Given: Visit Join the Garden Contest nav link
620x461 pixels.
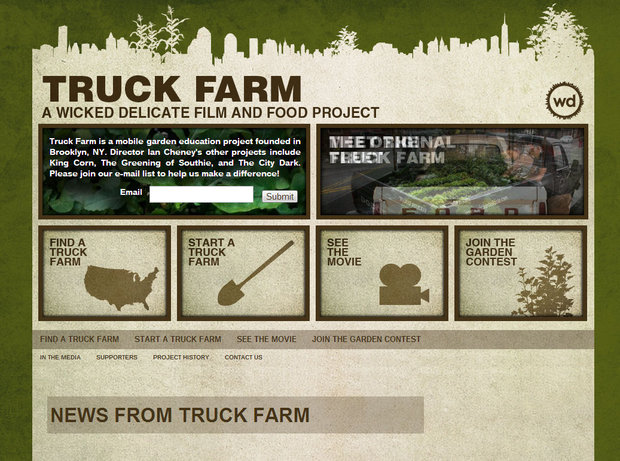Looking at the screenshot, I should (366, 340).
